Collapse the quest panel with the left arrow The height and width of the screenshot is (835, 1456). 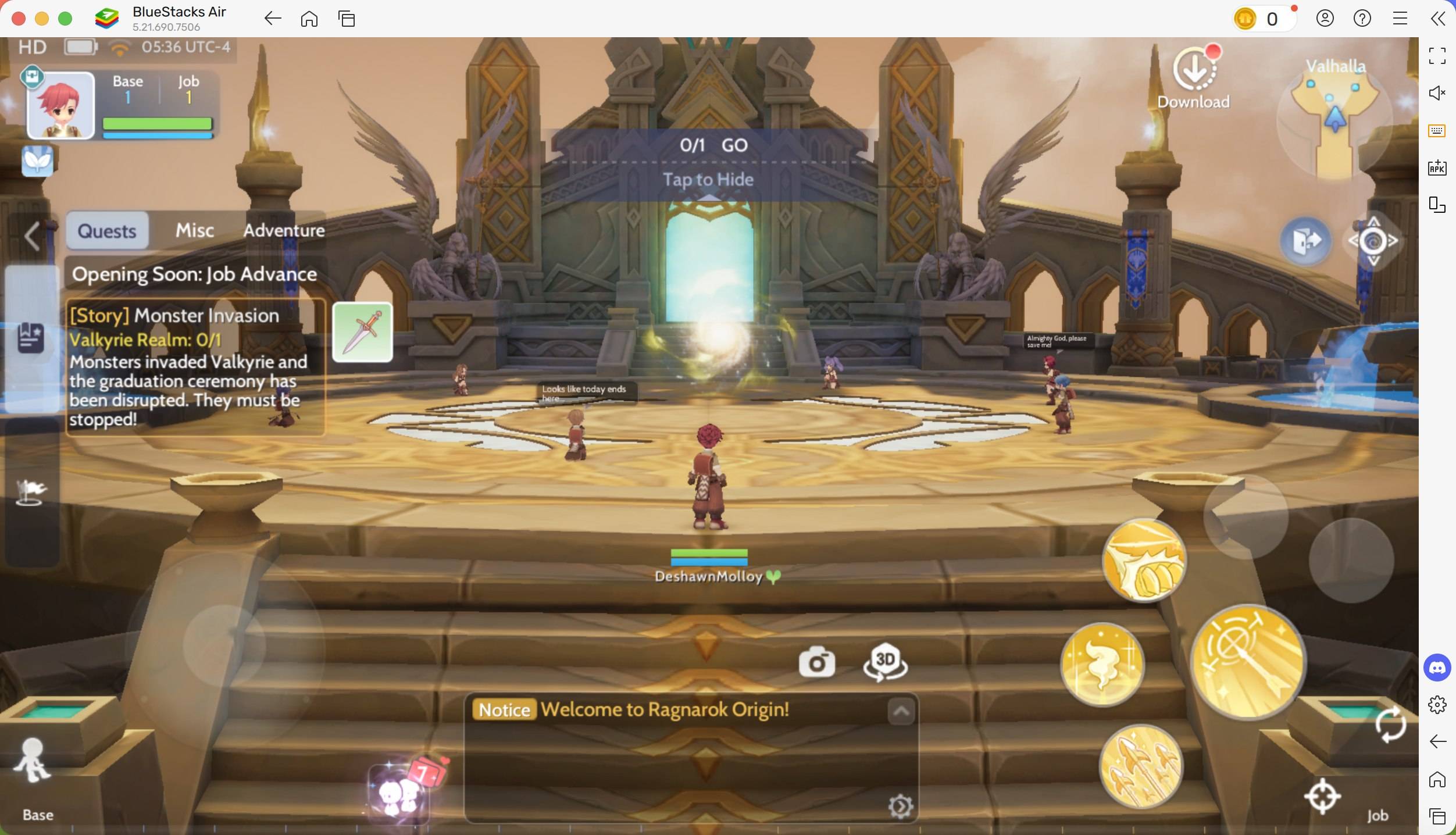[31, 236]
